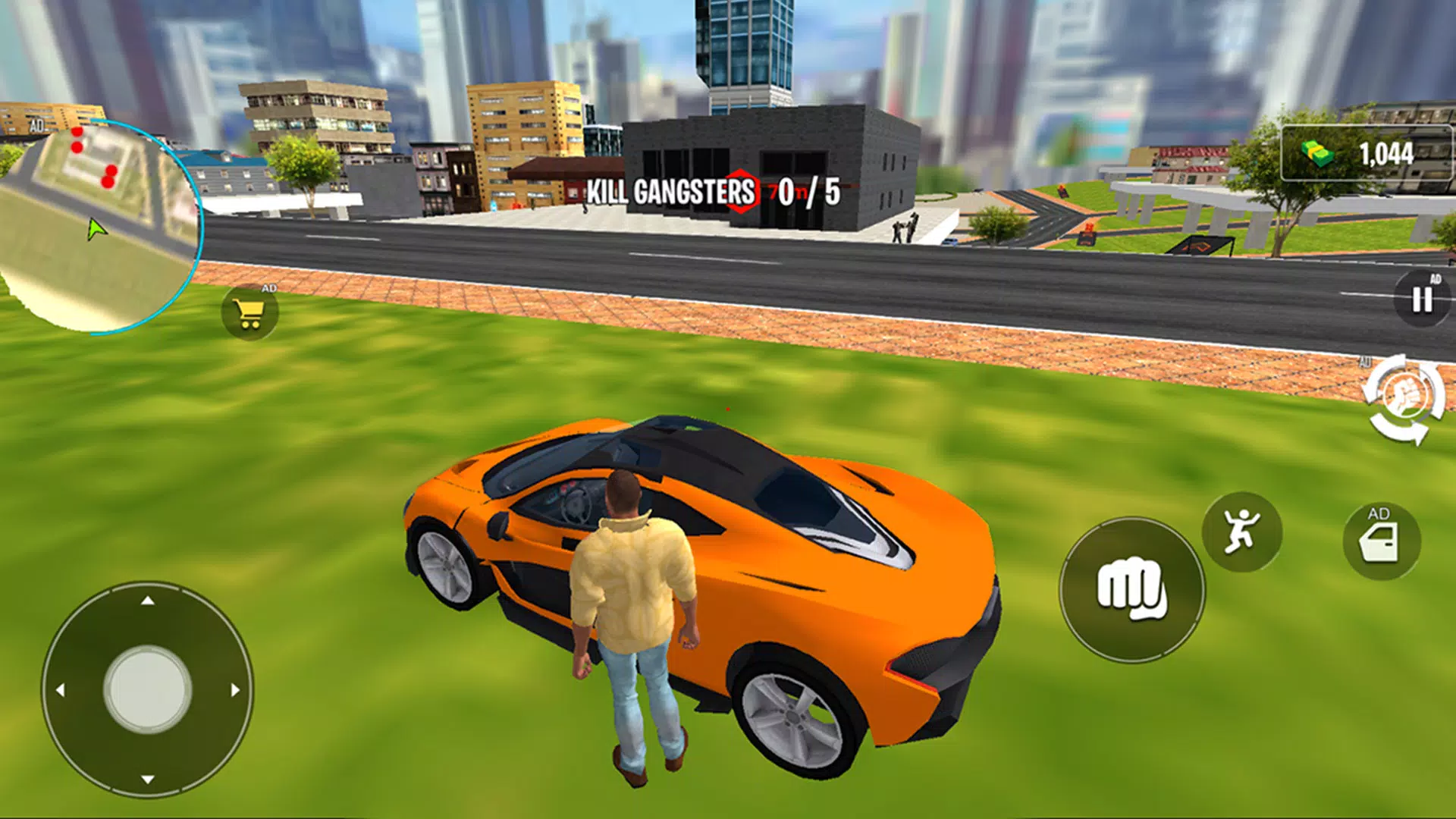The height and width of the screenshot is (819, 1456).
Task: Switch weapon using the circular arrows icon
Action: 1404,400
